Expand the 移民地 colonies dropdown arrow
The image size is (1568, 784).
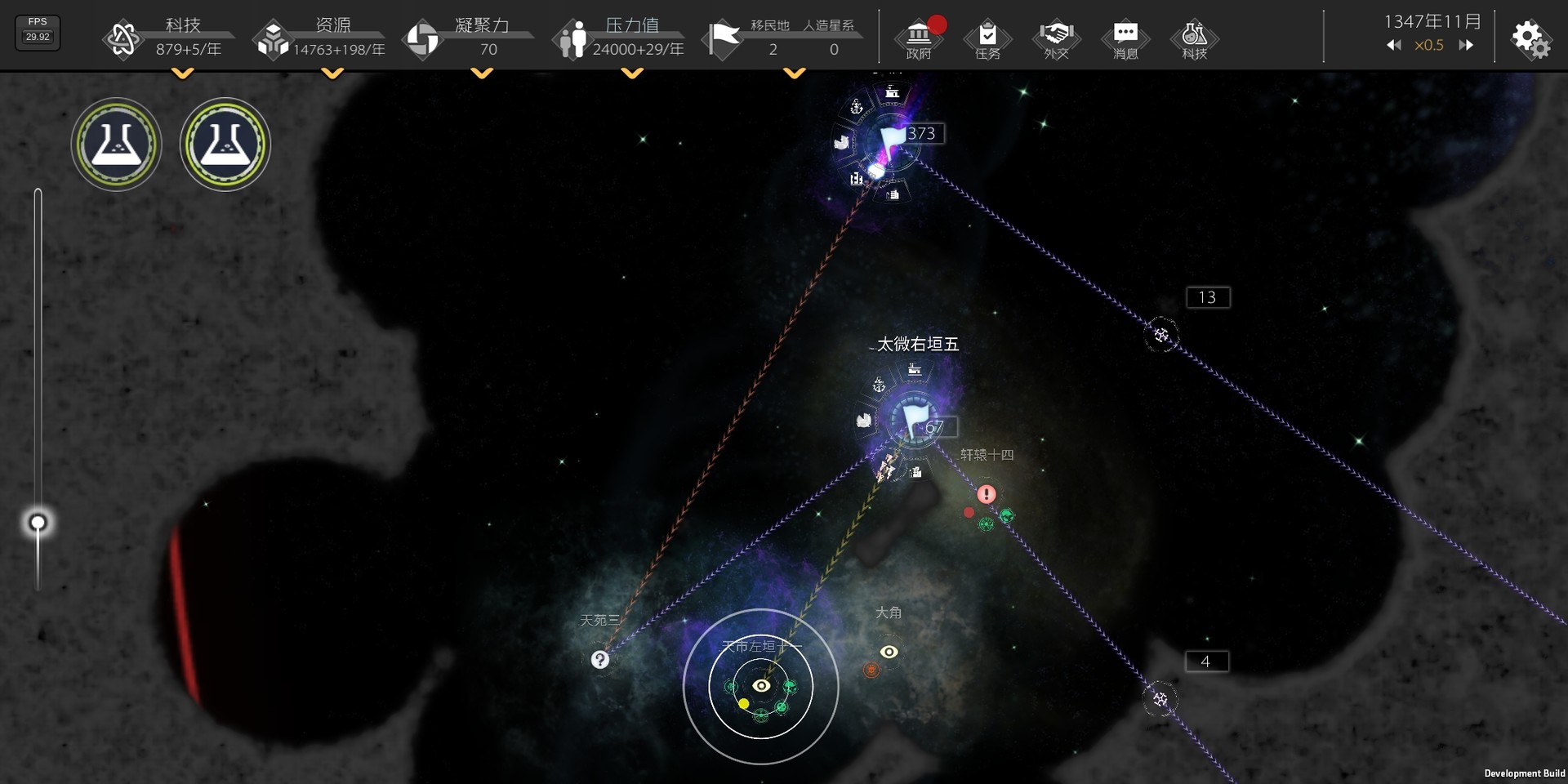[794, 74]
